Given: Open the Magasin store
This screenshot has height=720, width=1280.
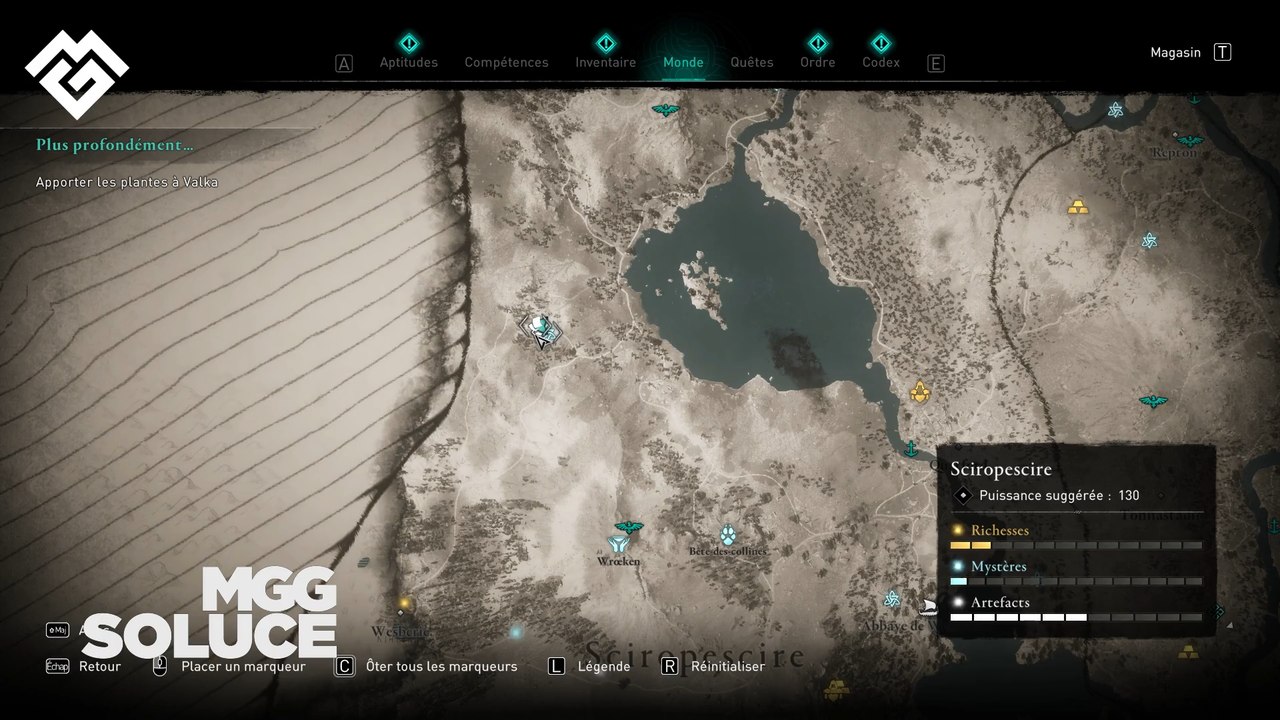Looking at the screenshot, I should coord(1176,53).
